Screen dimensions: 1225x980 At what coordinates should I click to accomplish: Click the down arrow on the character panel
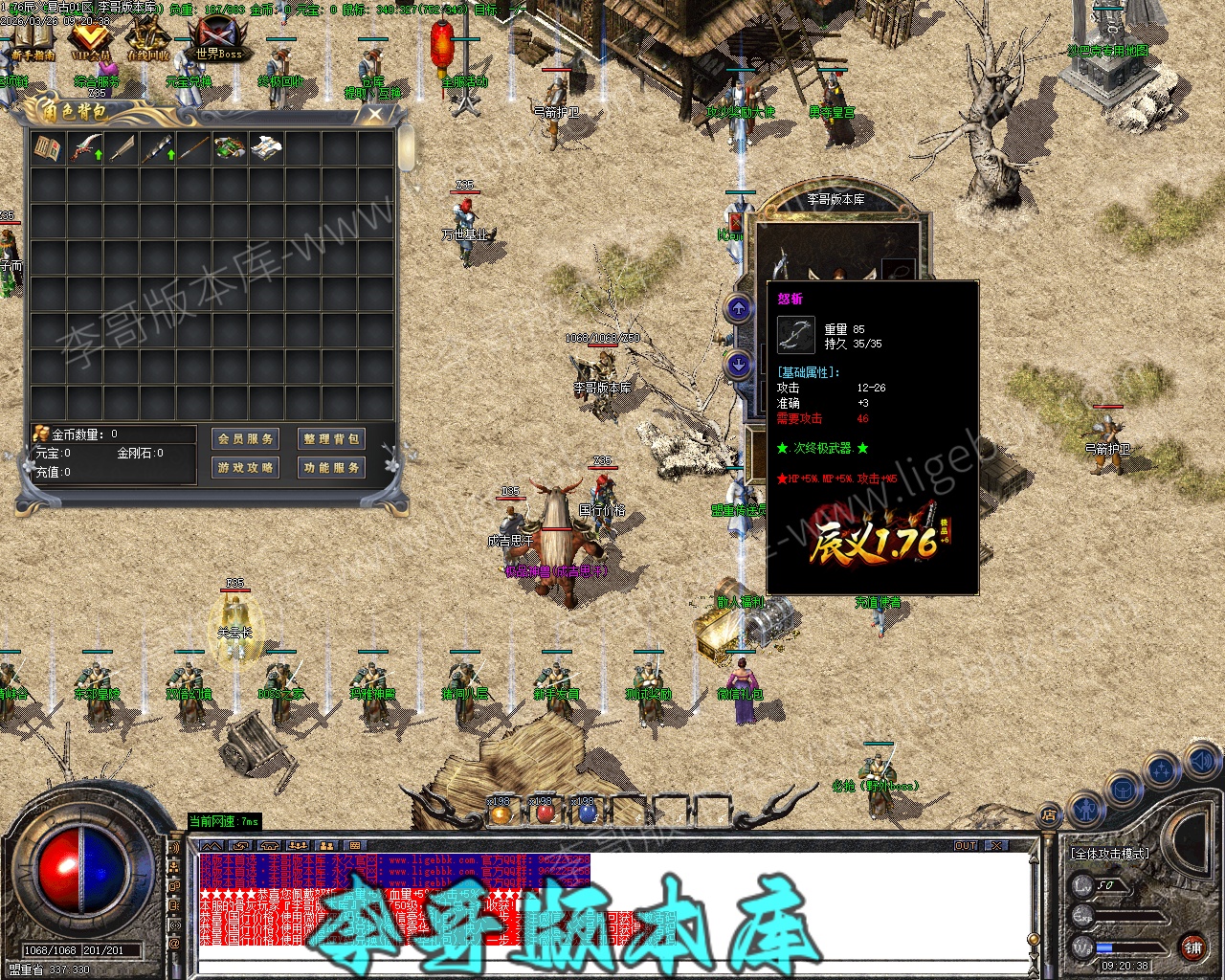[738, 364]
